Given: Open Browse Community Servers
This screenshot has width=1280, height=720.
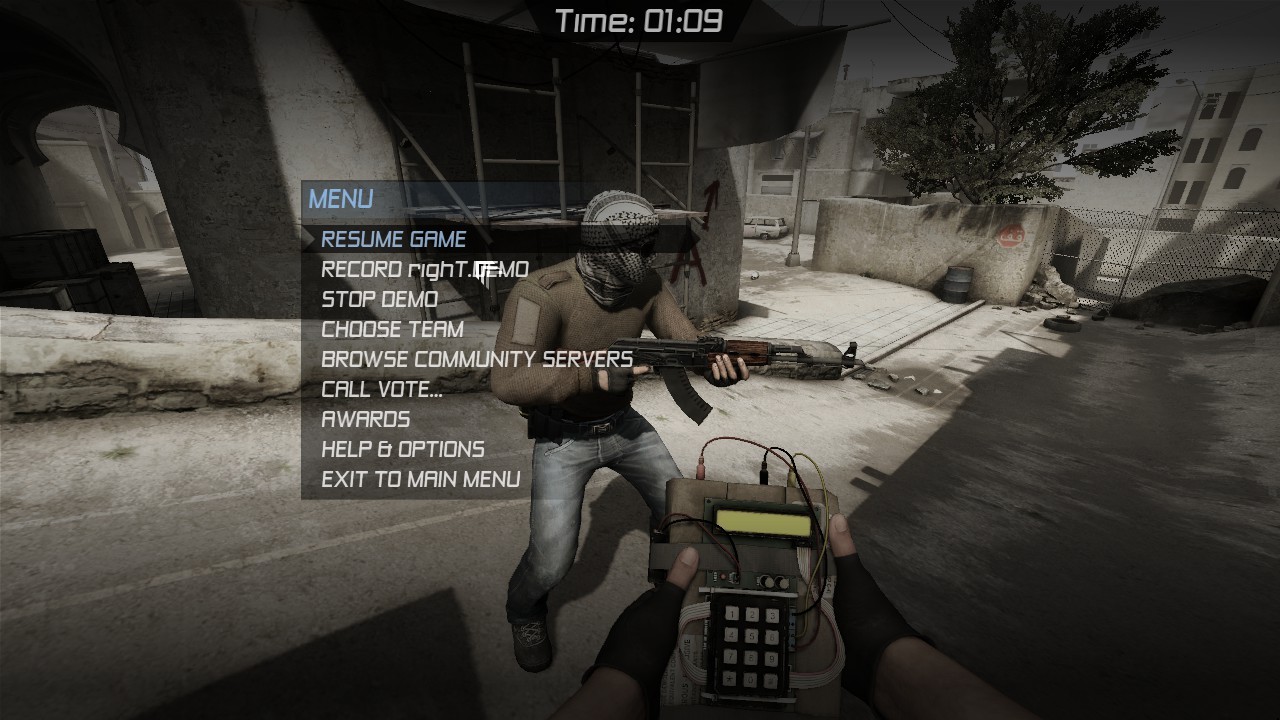Looking at the screenshot, I should point(476,359).
